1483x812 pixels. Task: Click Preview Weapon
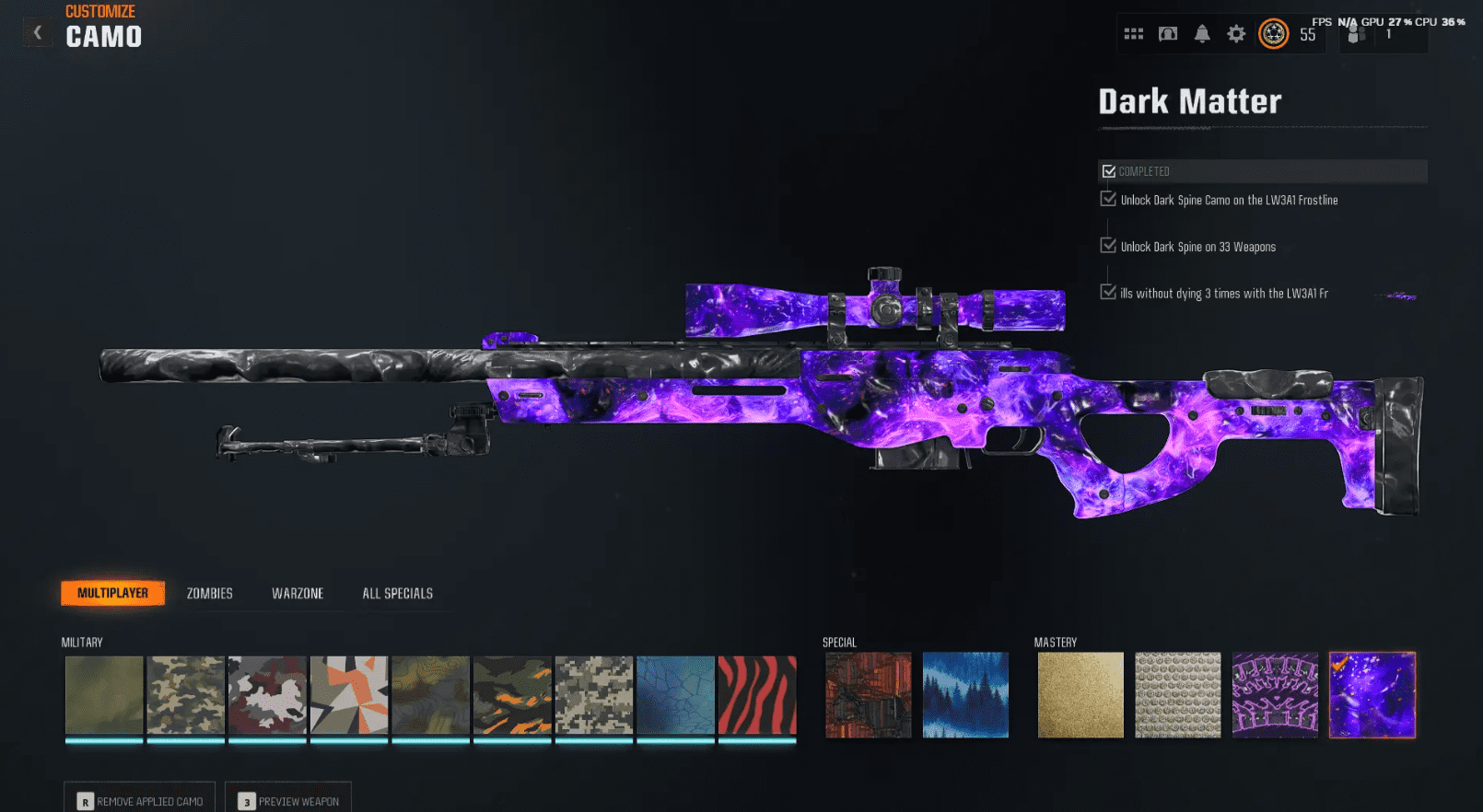[287, 800]
